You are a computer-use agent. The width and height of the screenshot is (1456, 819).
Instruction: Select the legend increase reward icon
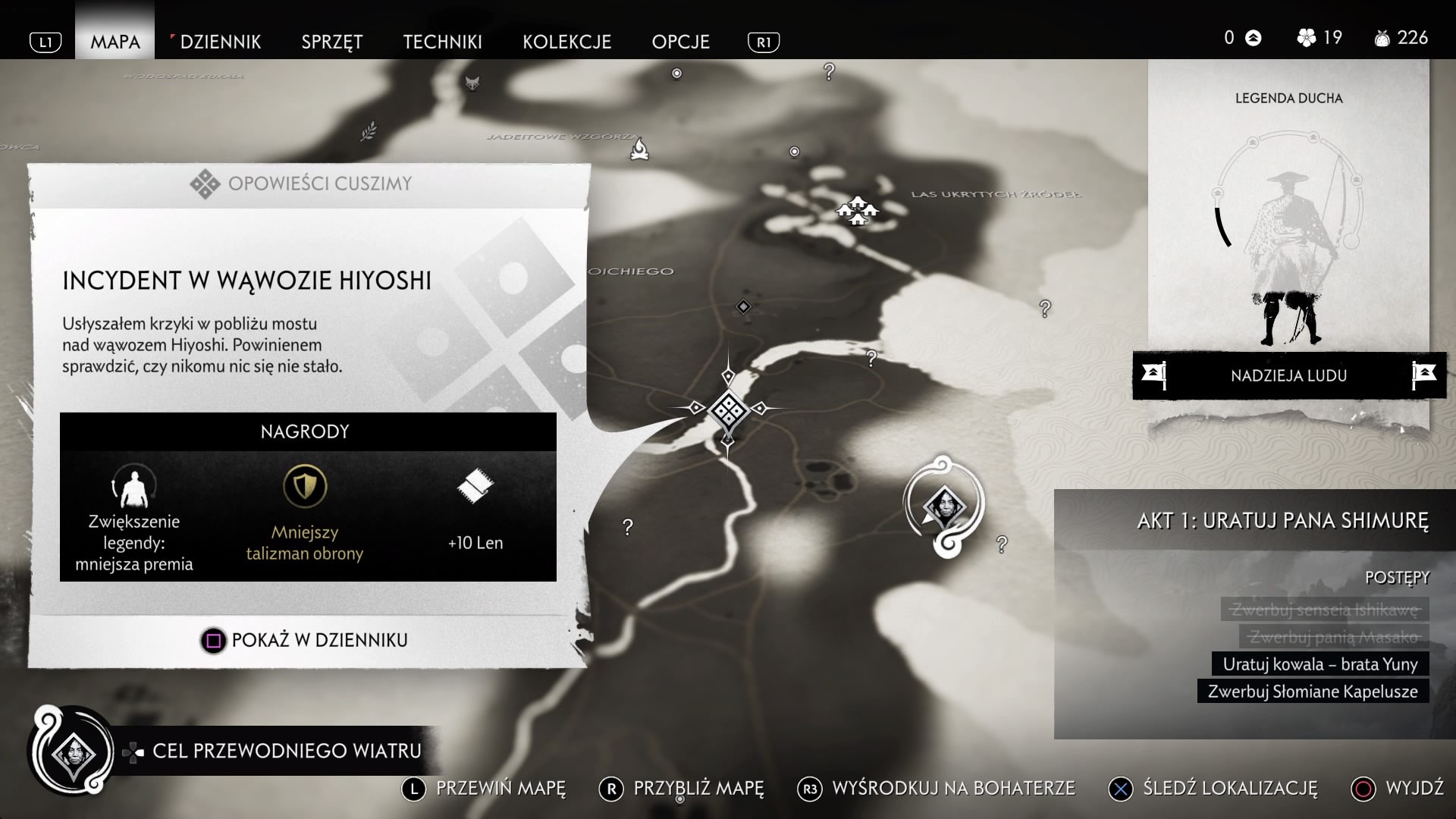pyautogui.click(x=133, y=485)
